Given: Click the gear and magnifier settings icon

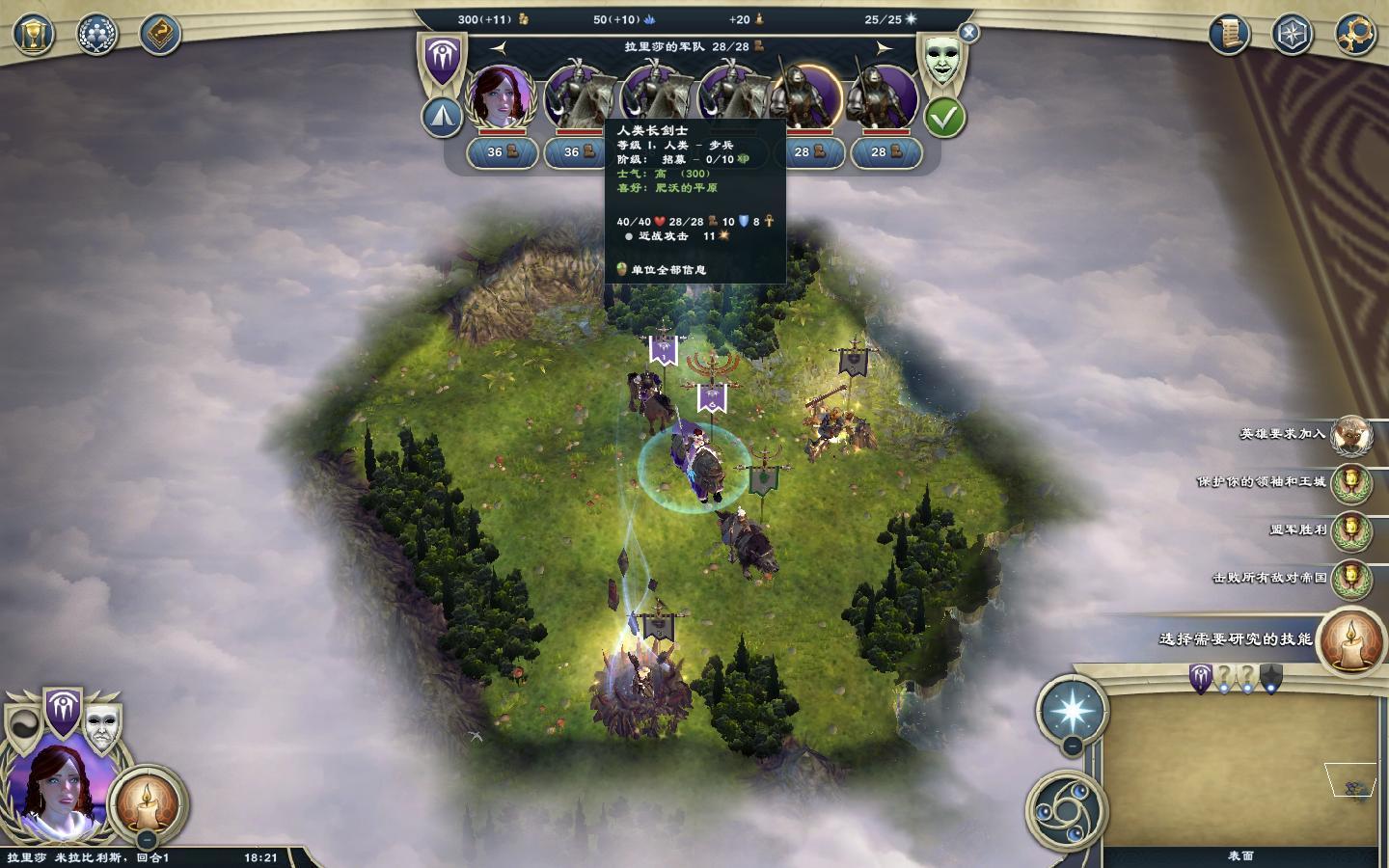Looking at the screenshot, I should [x=1355, y=35].
